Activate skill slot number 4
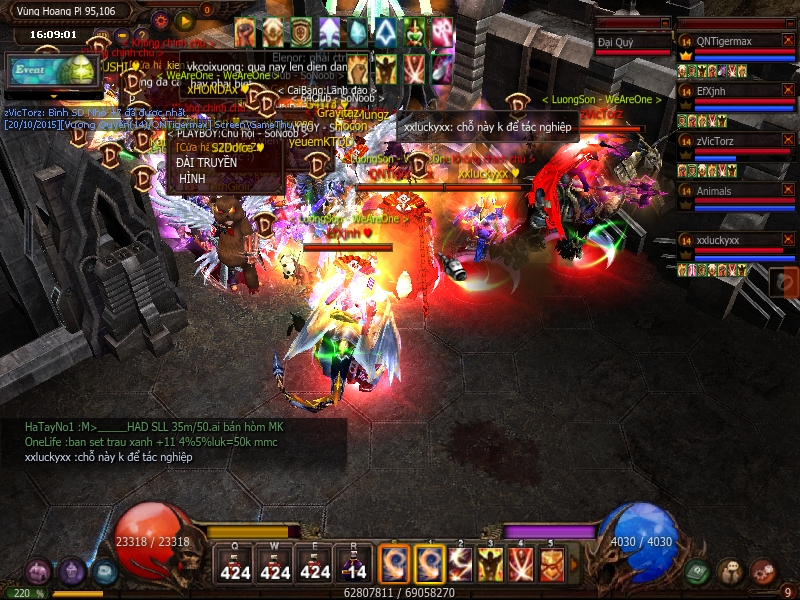This screenshot has width=800, height=600. pos(520,564)
